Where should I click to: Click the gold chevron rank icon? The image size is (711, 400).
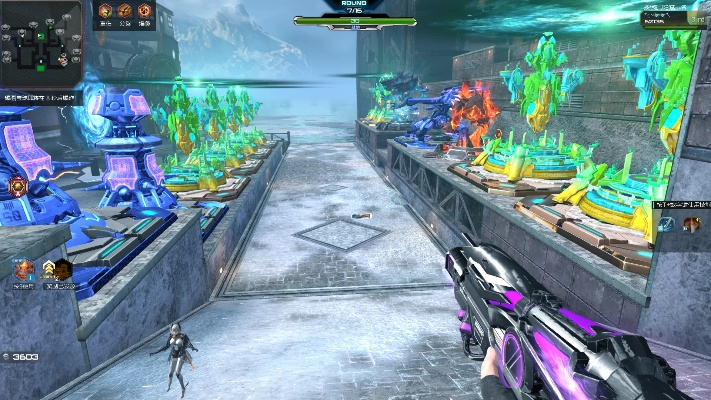(47, 268)
